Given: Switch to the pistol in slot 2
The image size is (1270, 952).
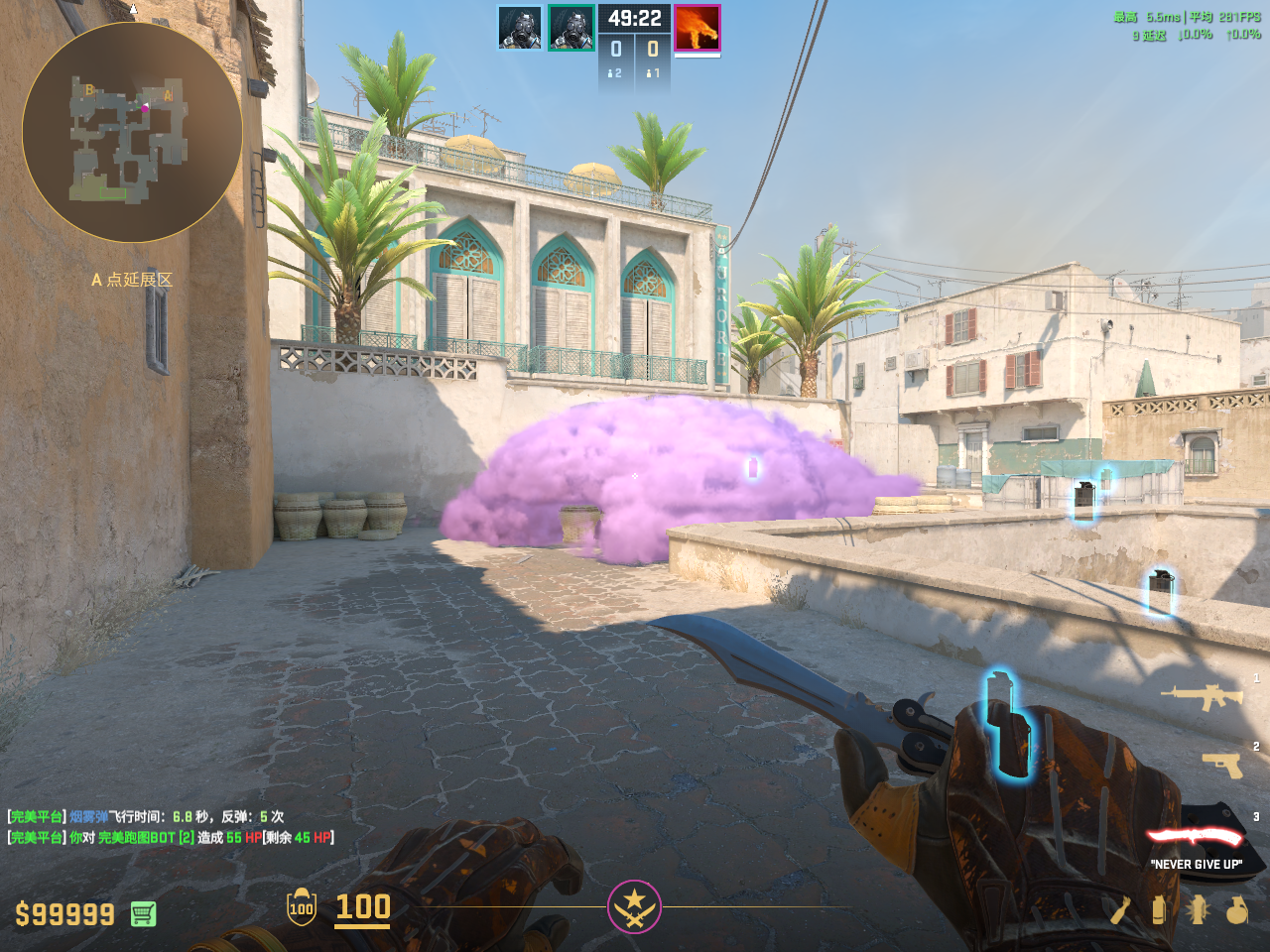Looking at the screenshot, I should (1221, 765).
